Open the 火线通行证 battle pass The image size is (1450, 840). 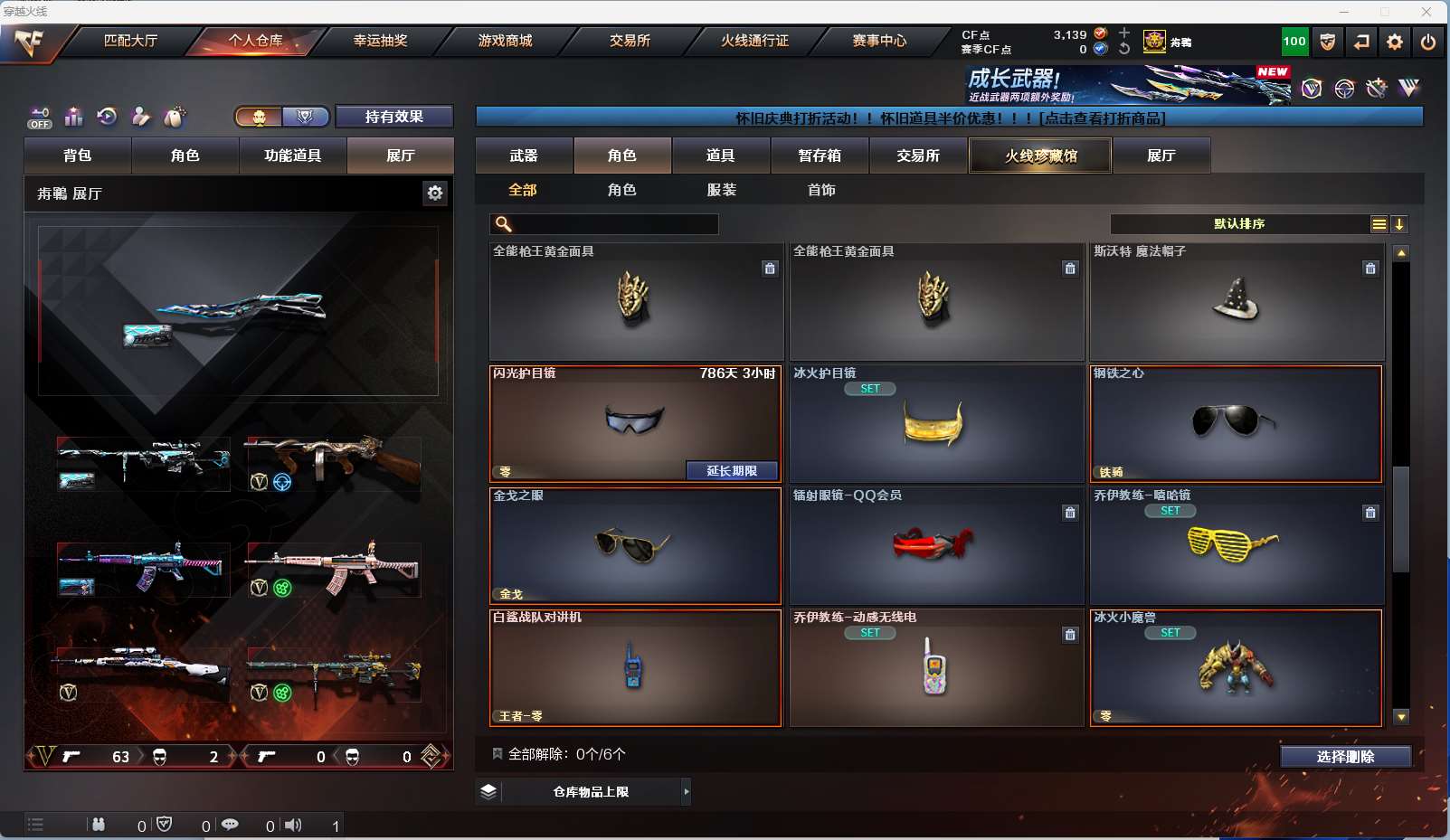point(754,41)
